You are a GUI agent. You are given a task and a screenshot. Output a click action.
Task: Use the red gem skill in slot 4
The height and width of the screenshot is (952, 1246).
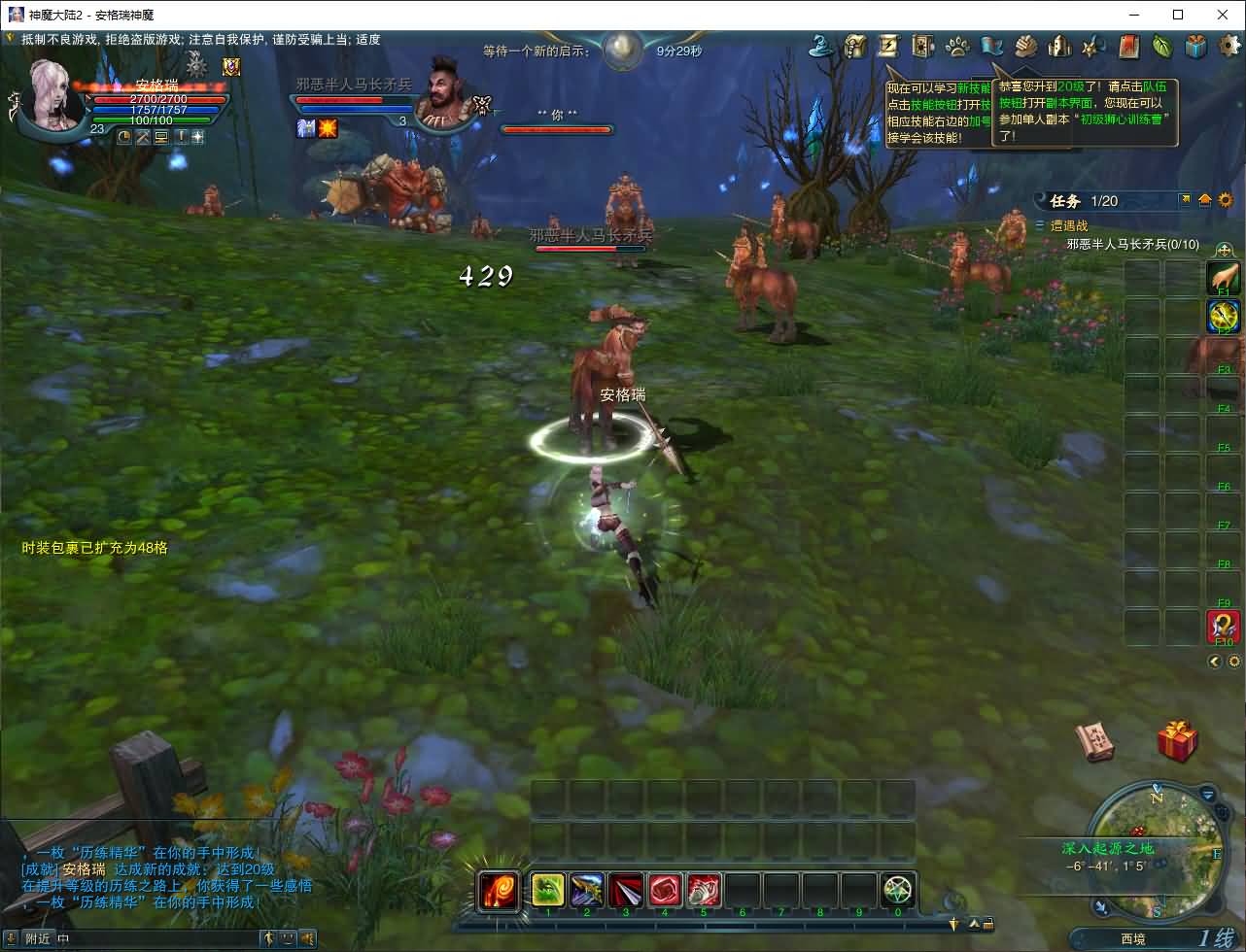coord(665,890)
